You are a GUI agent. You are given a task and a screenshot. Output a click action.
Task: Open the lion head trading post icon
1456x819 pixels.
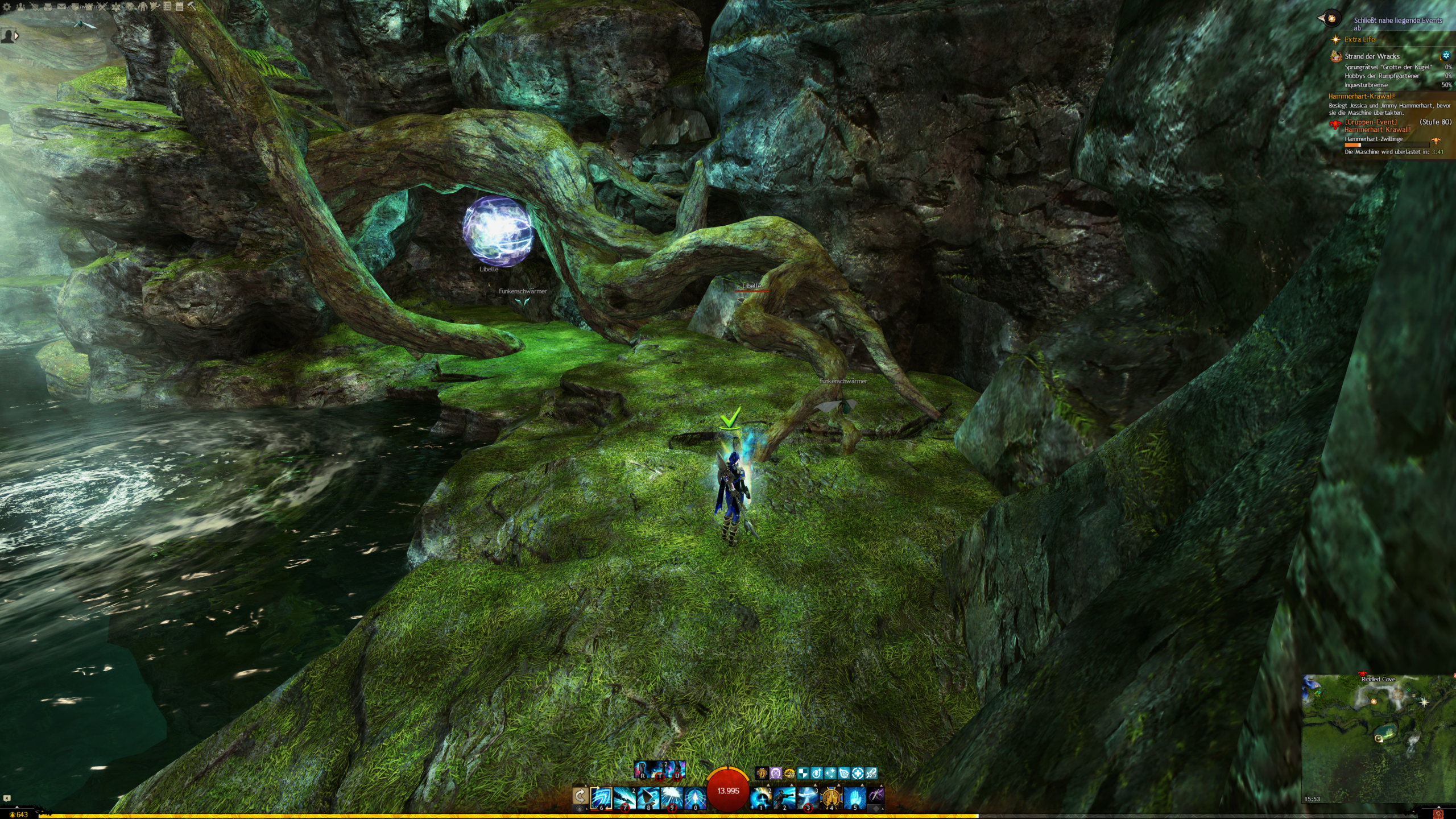tap(130, 7)
